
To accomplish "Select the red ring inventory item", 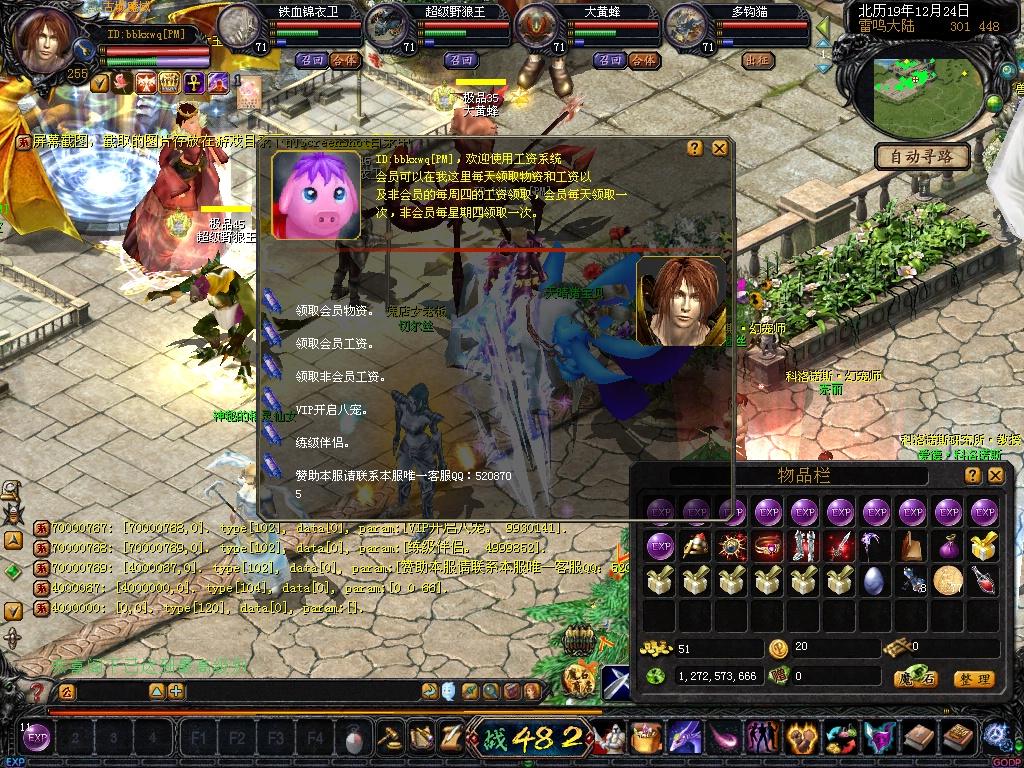I will point(767,546).
